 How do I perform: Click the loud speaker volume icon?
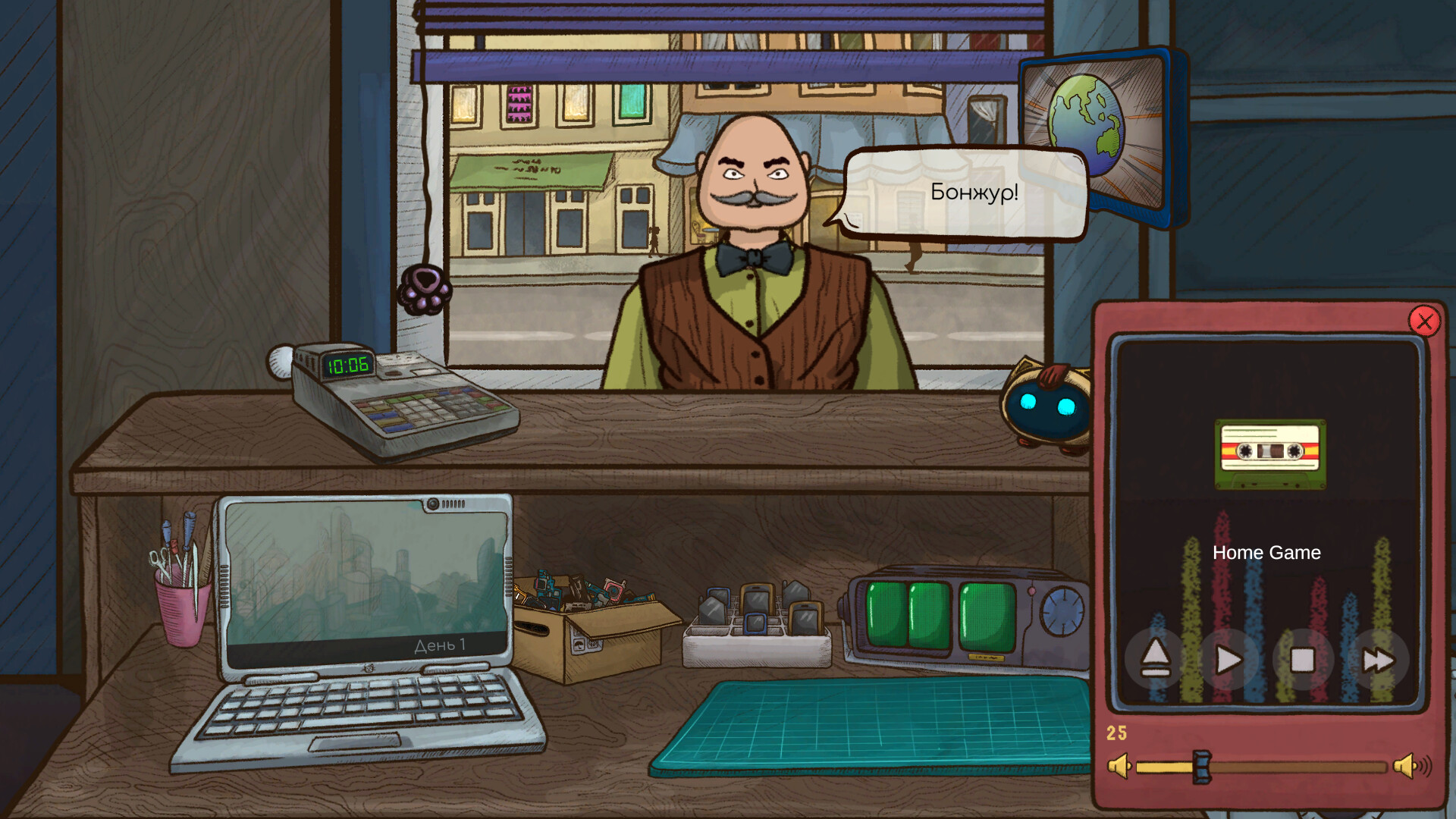tap(1411, 767)
